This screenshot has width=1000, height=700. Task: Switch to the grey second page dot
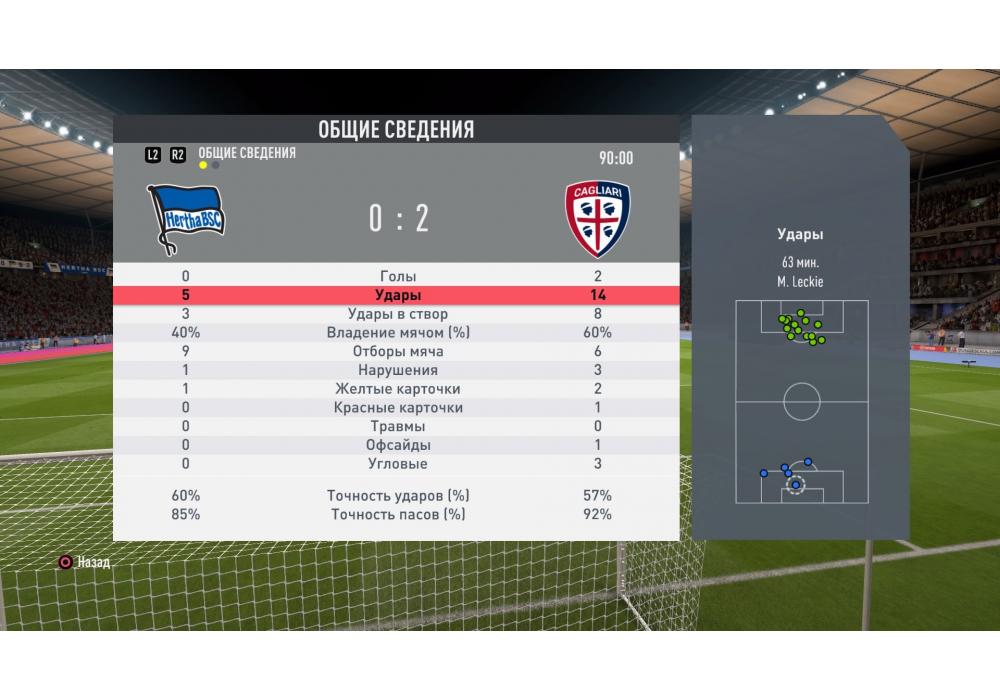[216, 165]
